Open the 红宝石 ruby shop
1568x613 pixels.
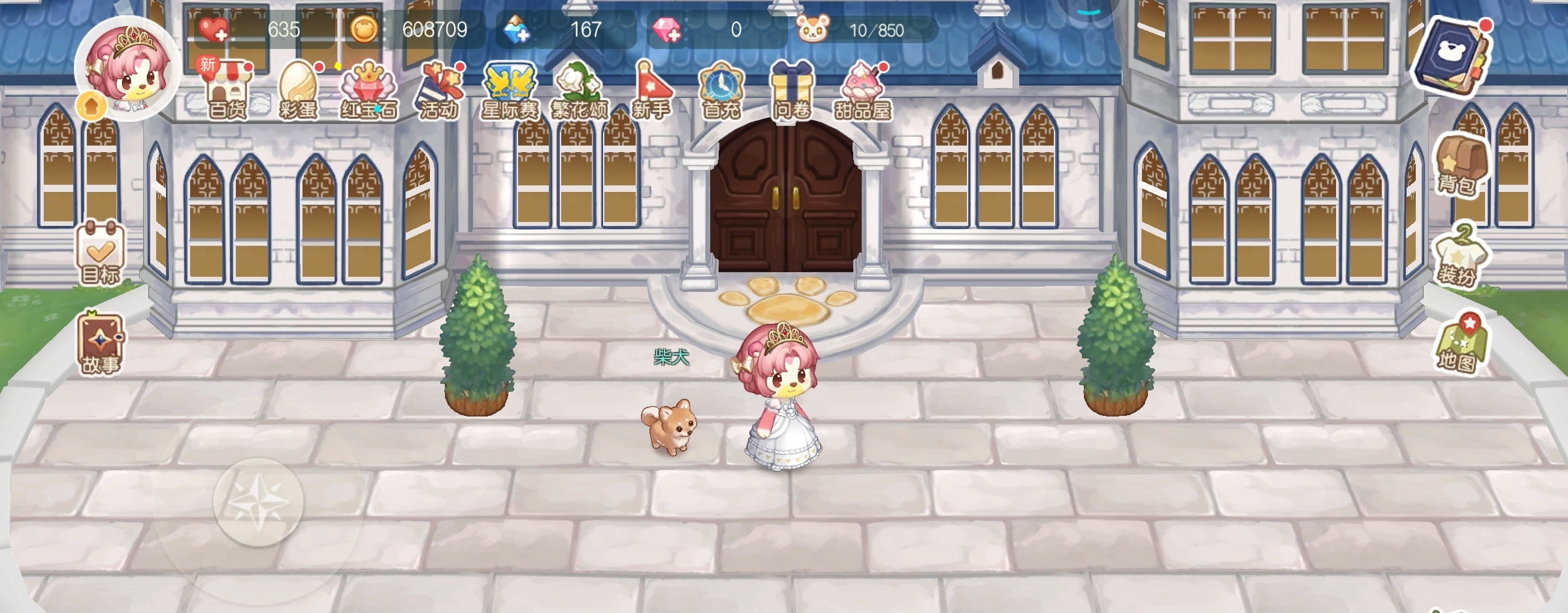coord(368,91)
